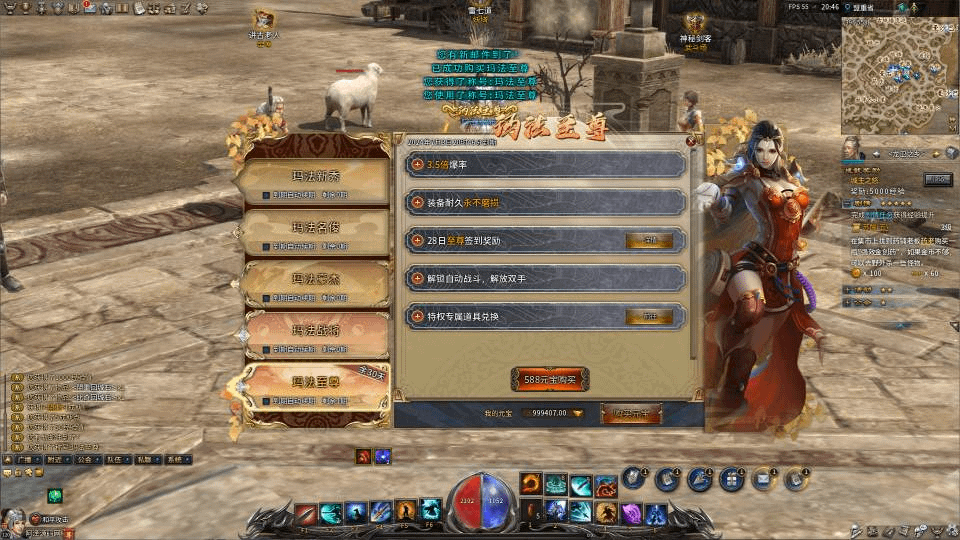
Task: Click the player portrait
Action: coord(14,518)
